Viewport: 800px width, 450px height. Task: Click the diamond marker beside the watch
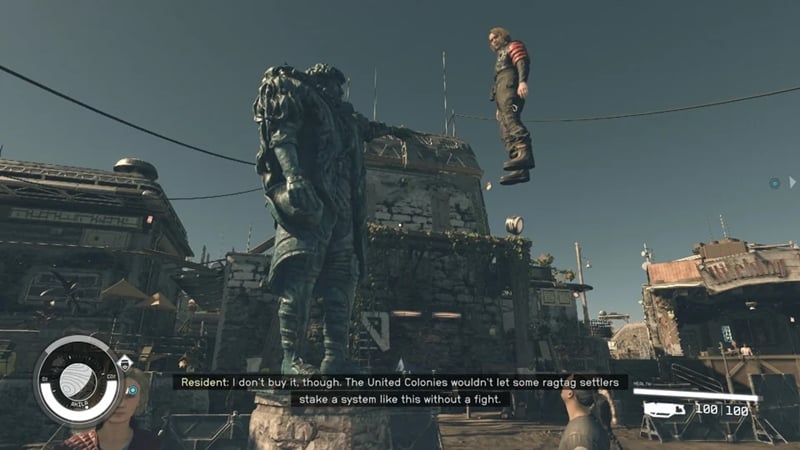point(125,364)
